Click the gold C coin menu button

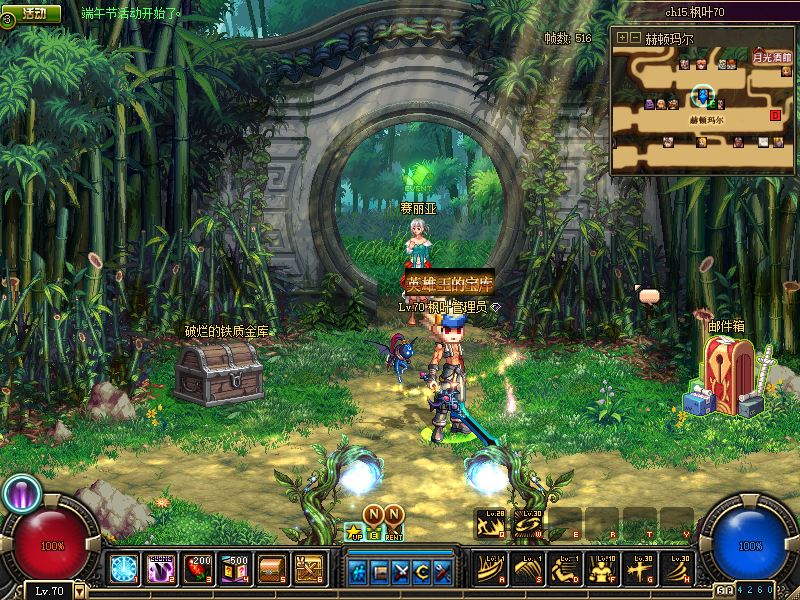click(422, 571)
